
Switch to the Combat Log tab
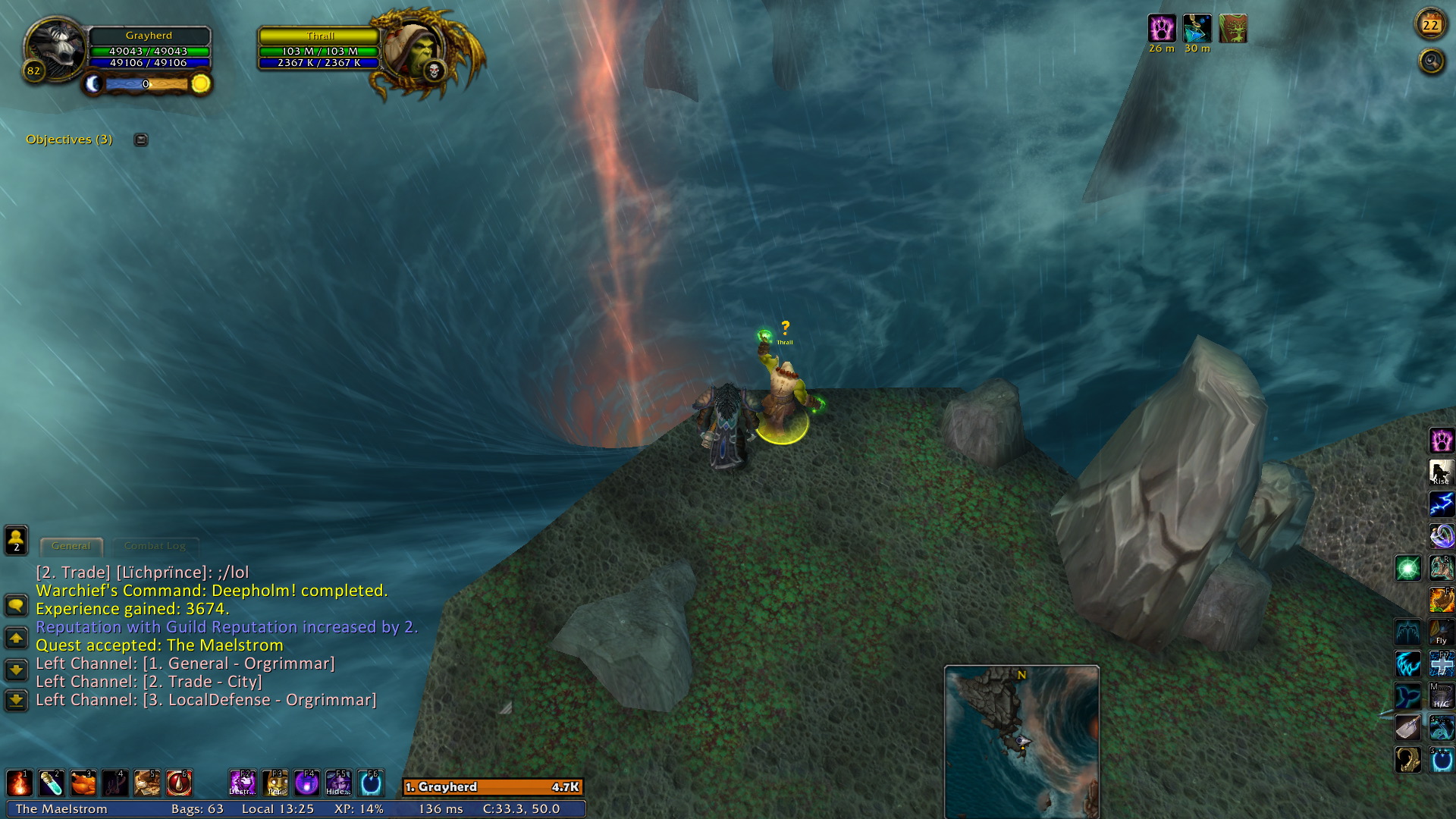coord(155,546)
